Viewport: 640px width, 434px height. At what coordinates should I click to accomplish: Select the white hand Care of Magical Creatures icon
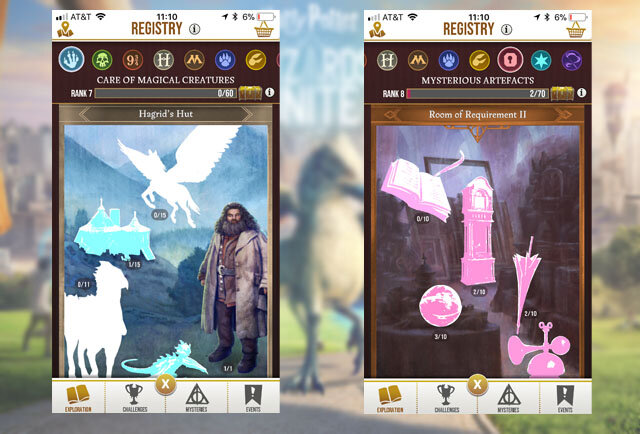(x=71, y=58)
